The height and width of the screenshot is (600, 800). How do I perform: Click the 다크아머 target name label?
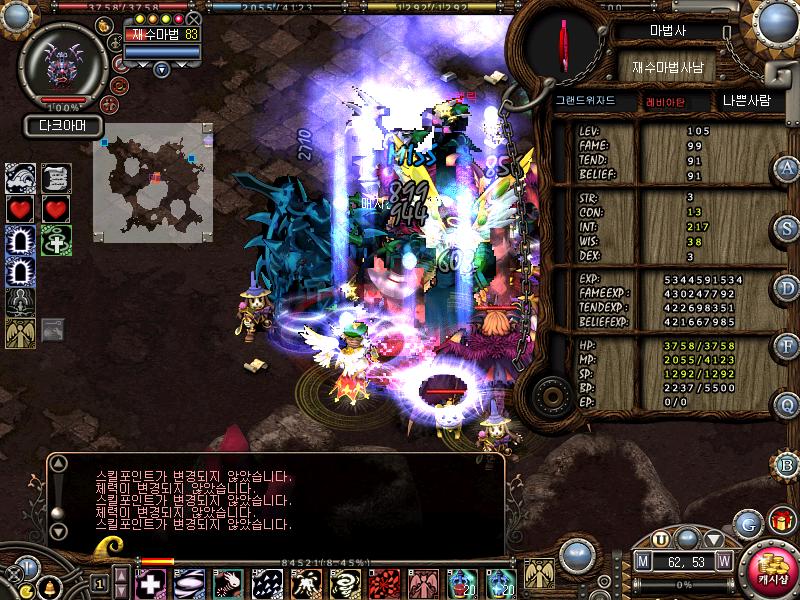[x=64, y=126]
